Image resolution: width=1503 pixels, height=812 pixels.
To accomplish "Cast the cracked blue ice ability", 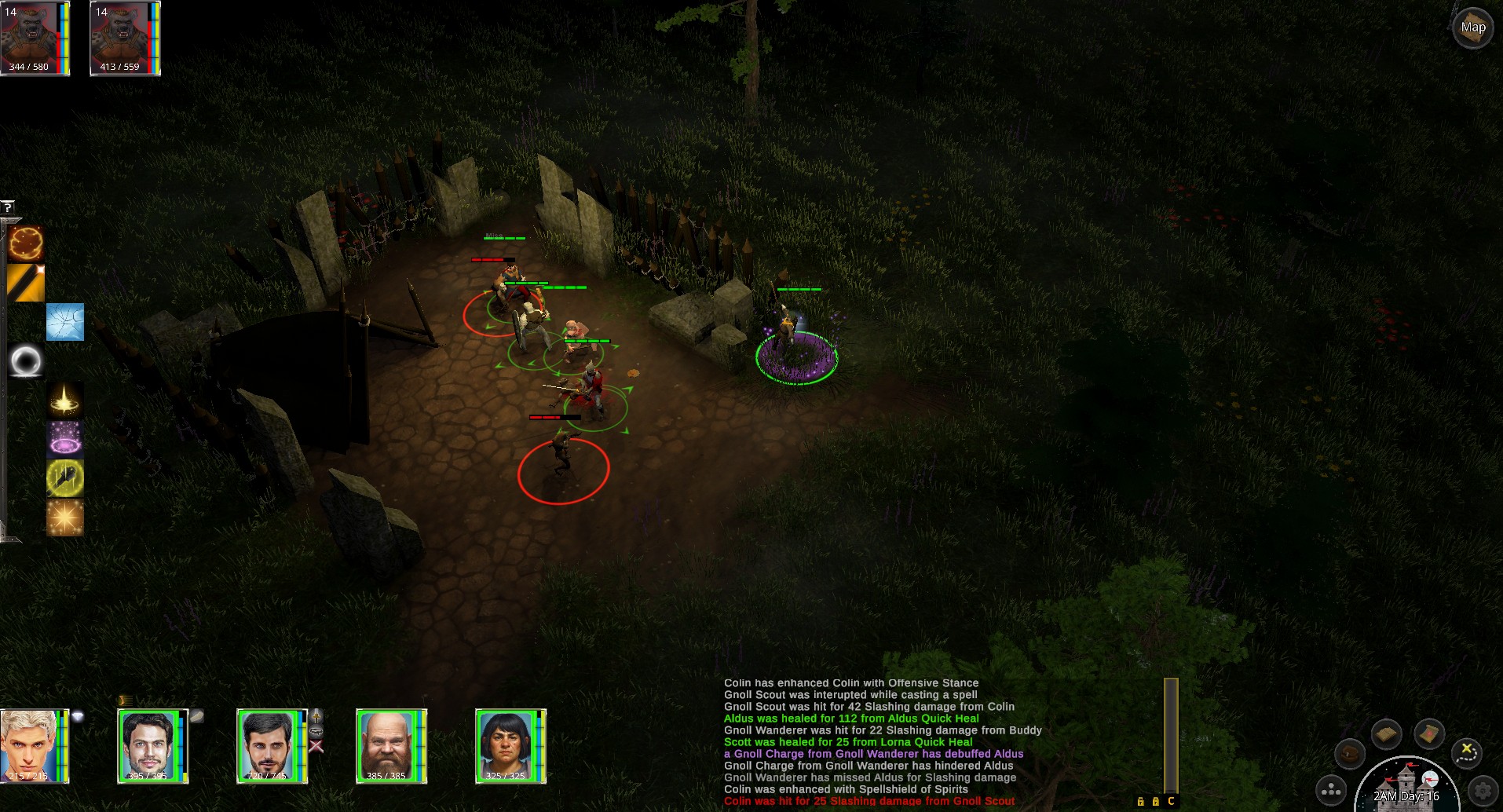I will [64, 322].
